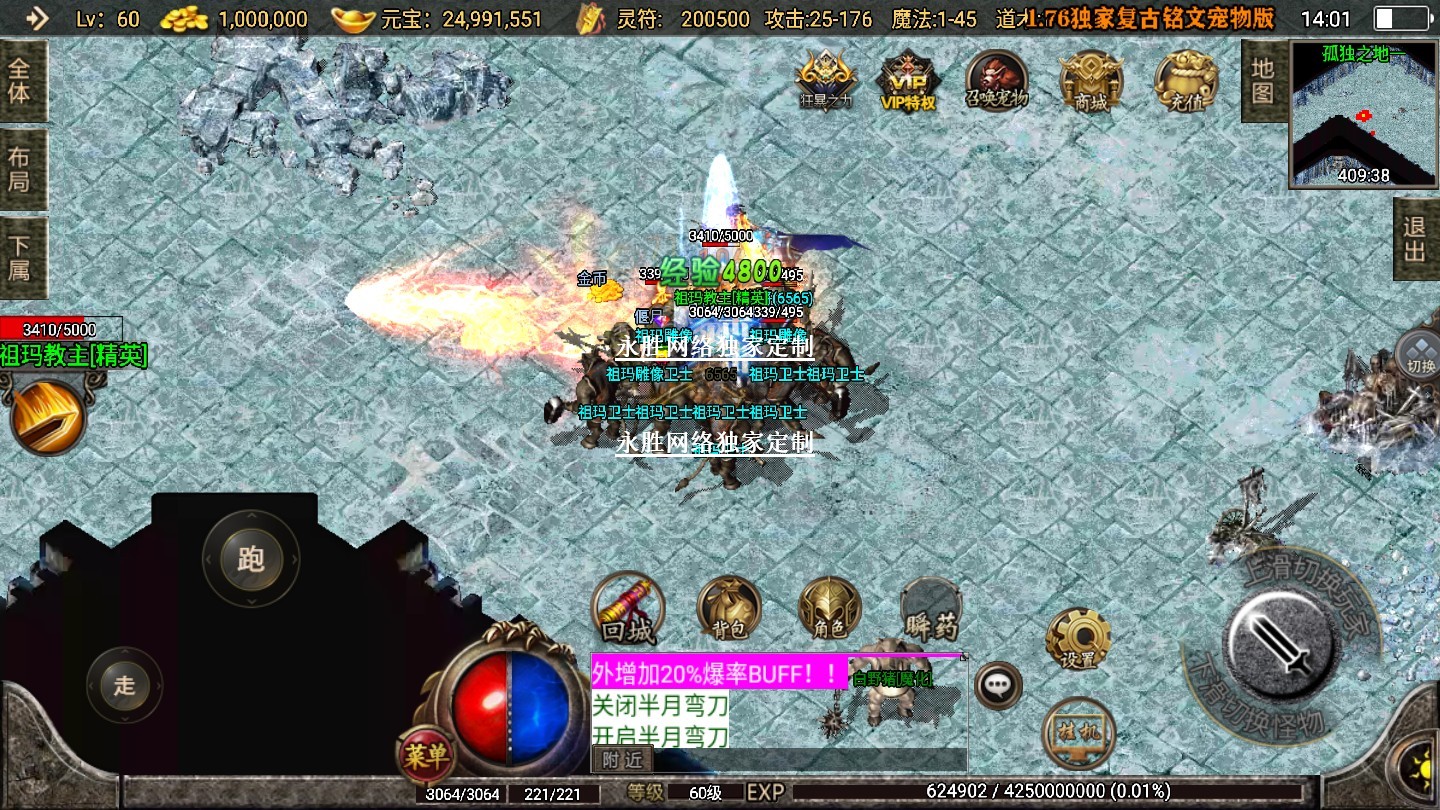This screenshot has width=1440, height=810.
Task: Tap the 退出 exit button
Action: point(1415,240)
